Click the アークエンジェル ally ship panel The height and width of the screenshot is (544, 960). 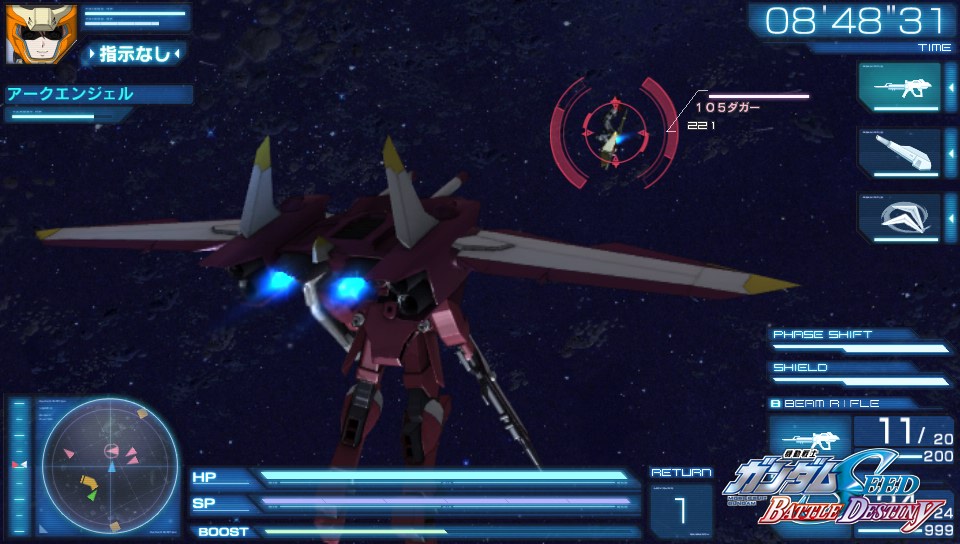point(97,95)
